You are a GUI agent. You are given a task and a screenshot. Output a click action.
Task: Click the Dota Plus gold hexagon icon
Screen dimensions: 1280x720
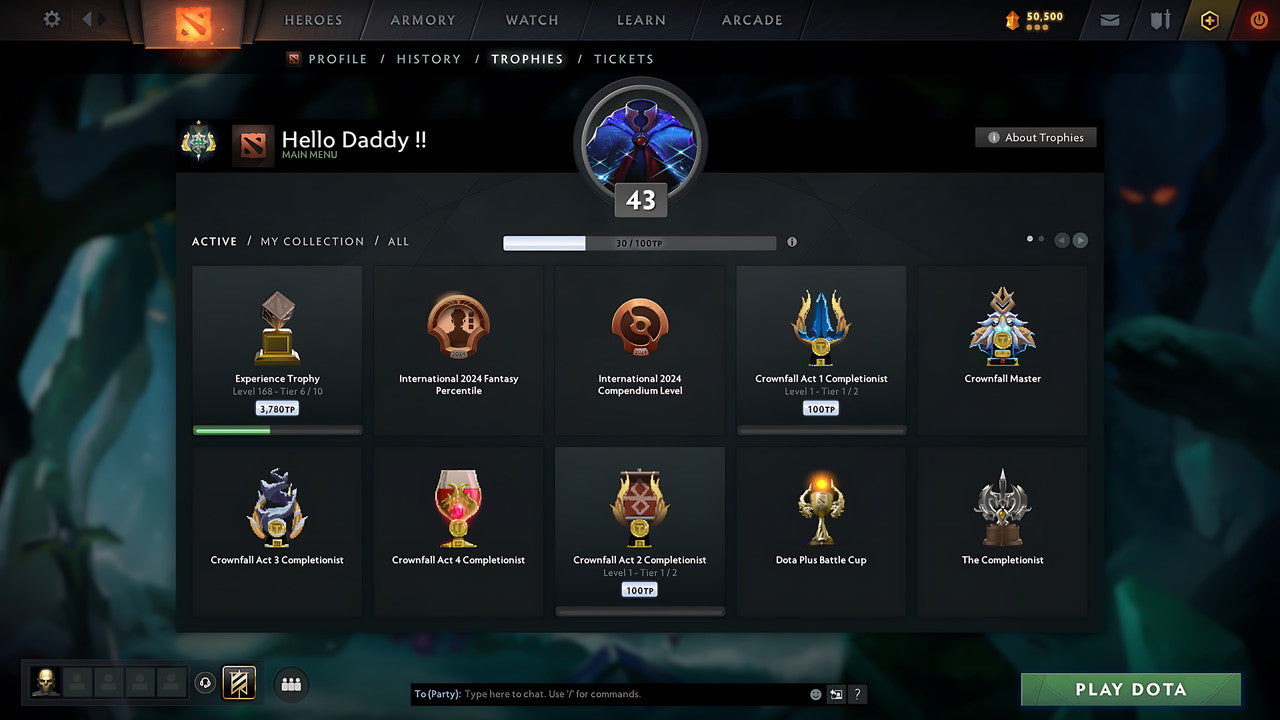pyautogui.click(x=1209, y=20)
